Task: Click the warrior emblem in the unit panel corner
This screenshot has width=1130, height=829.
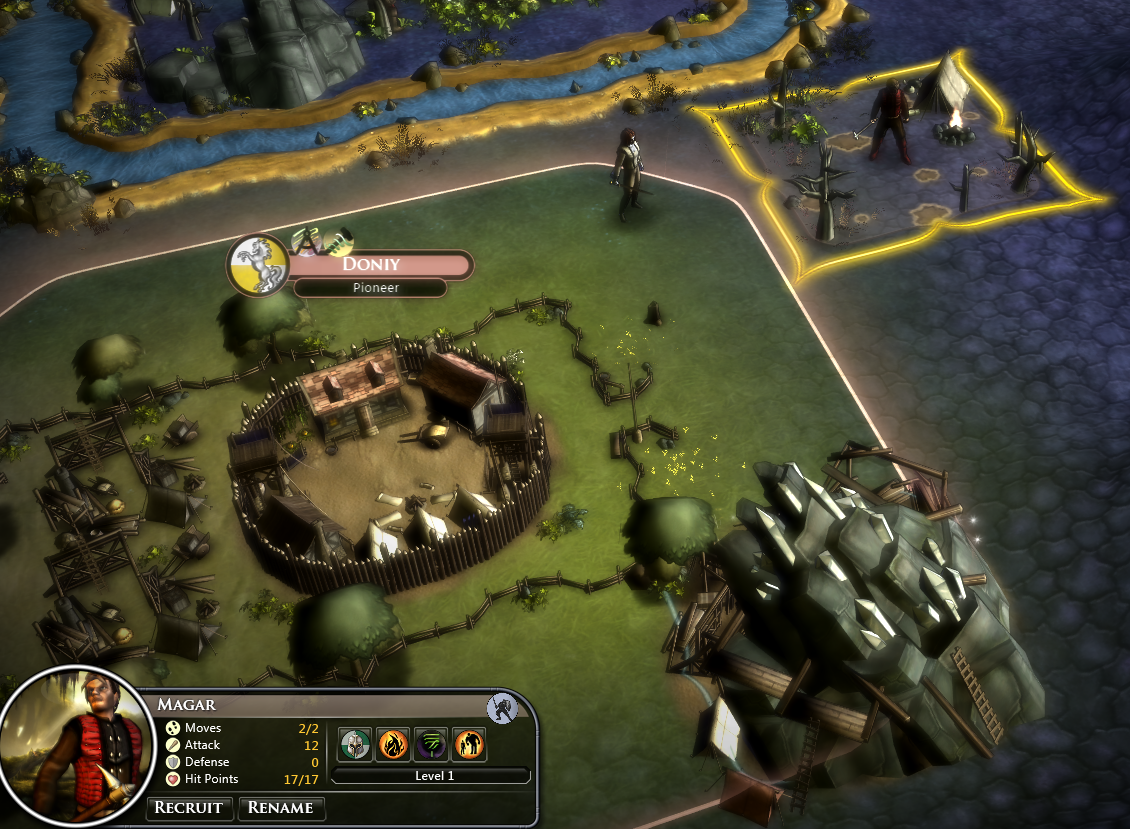Action: coord(501,708)
